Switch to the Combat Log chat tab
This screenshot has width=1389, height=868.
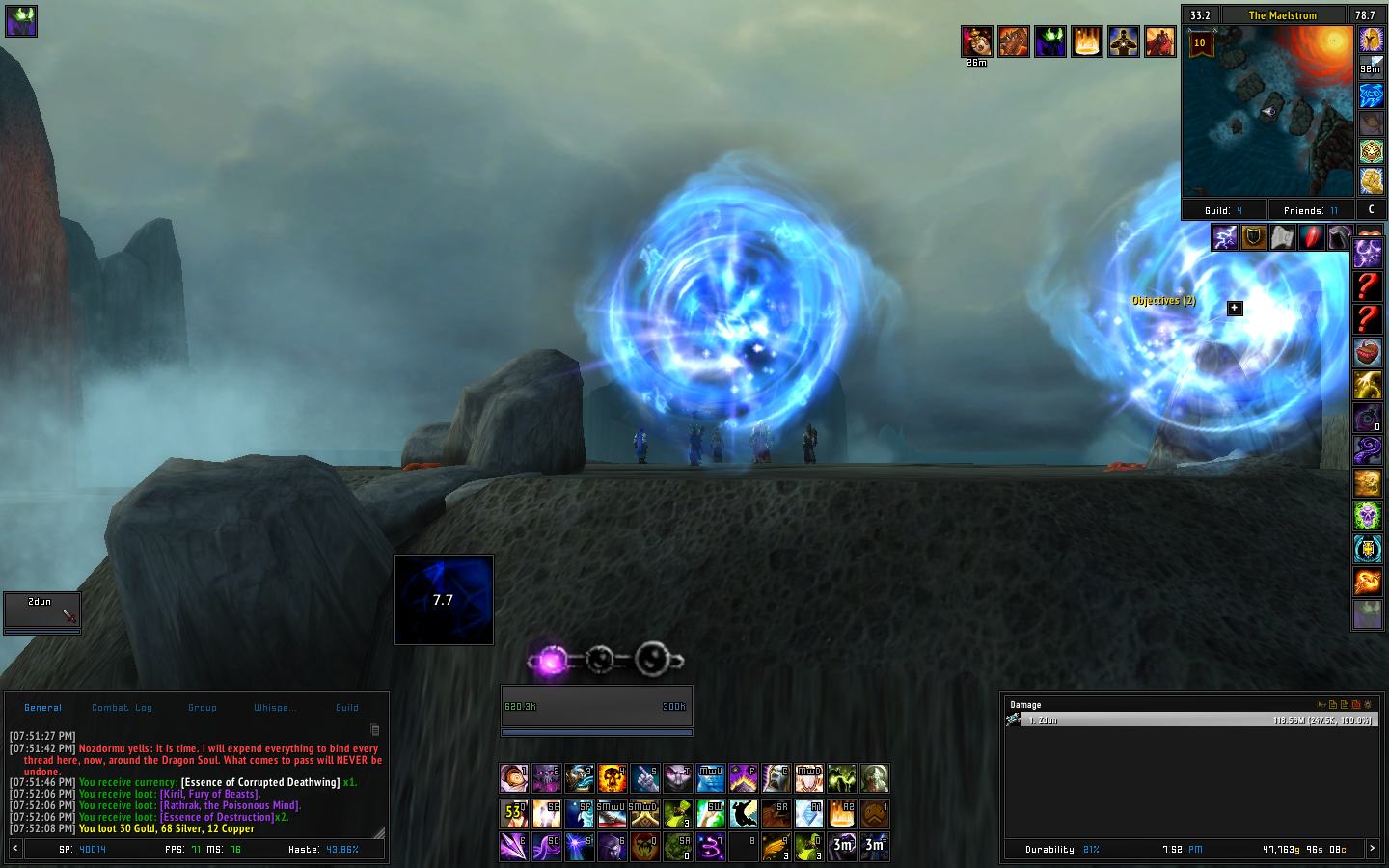(122, 708)
